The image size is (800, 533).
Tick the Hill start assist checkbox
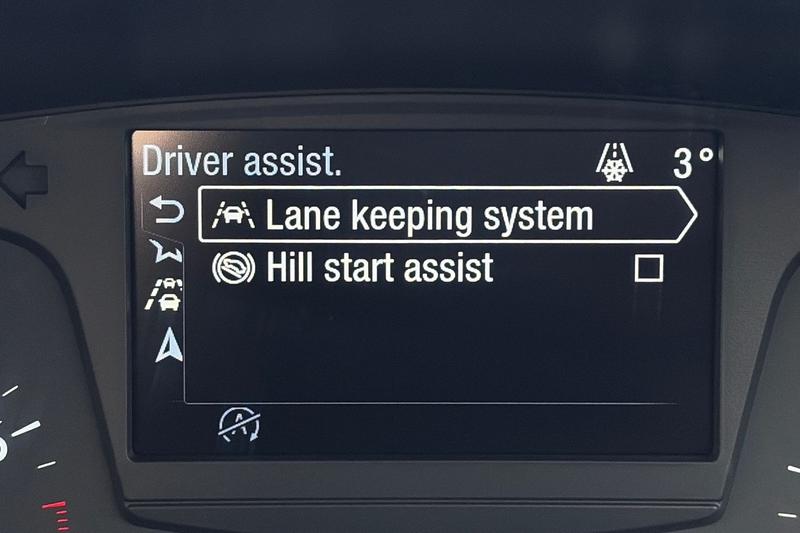[649, 268]
